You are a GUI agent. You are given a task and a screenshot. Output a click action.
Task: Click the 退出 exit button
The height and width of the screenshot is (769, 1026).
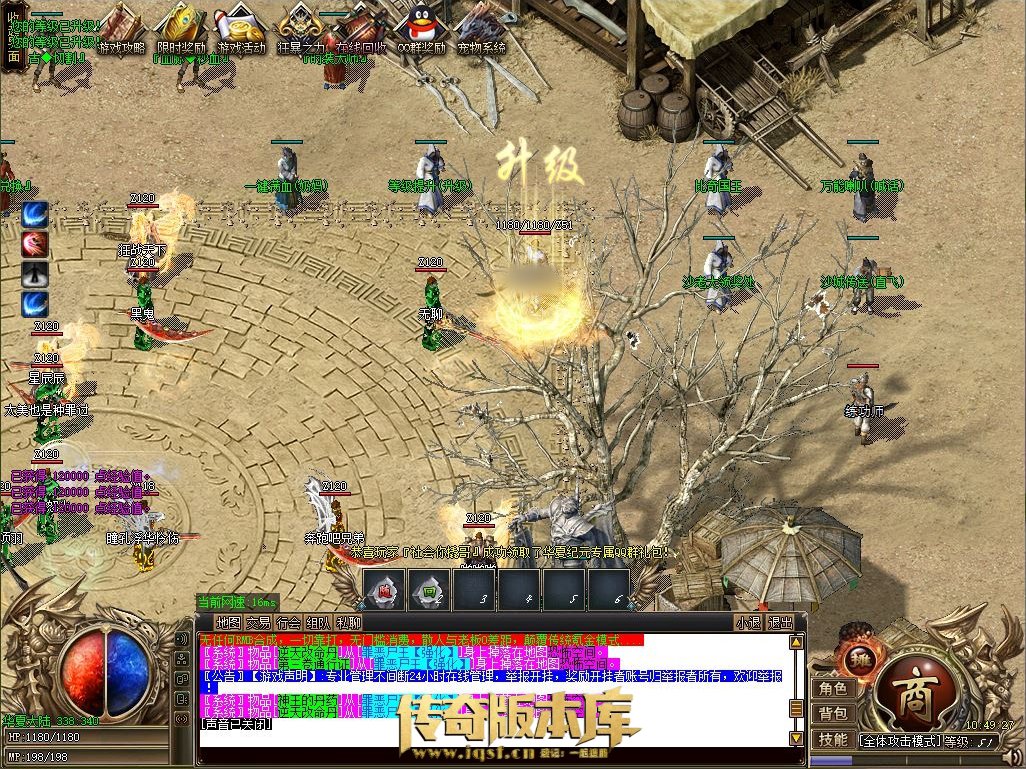pyautogui.click(x=781, y=622)
